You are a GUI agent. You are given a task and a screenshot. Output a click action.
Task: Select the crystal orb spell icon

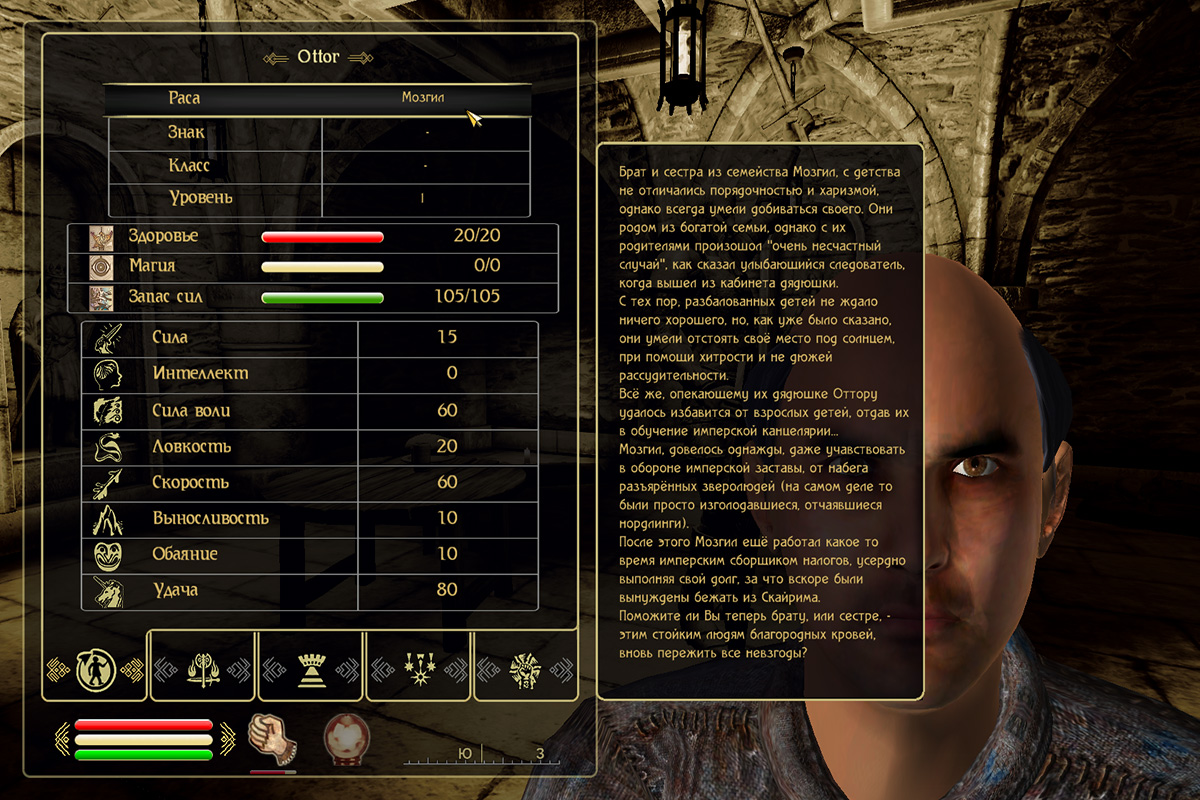tap(345, 741)
